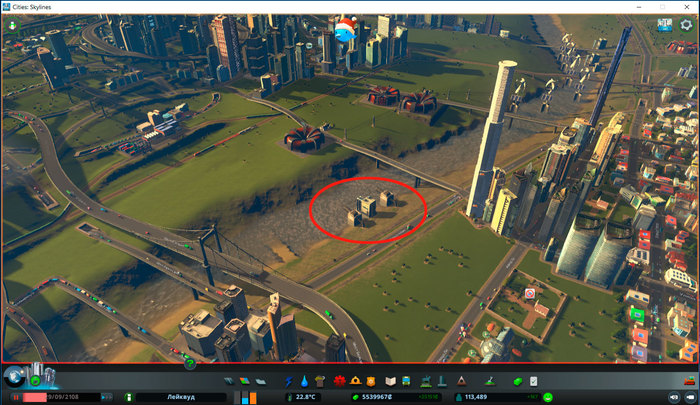Image resolution: width=700 pixels, height=405 pixels.
Task: Open city info next to Лейквуд name
Action: point(131,397)
